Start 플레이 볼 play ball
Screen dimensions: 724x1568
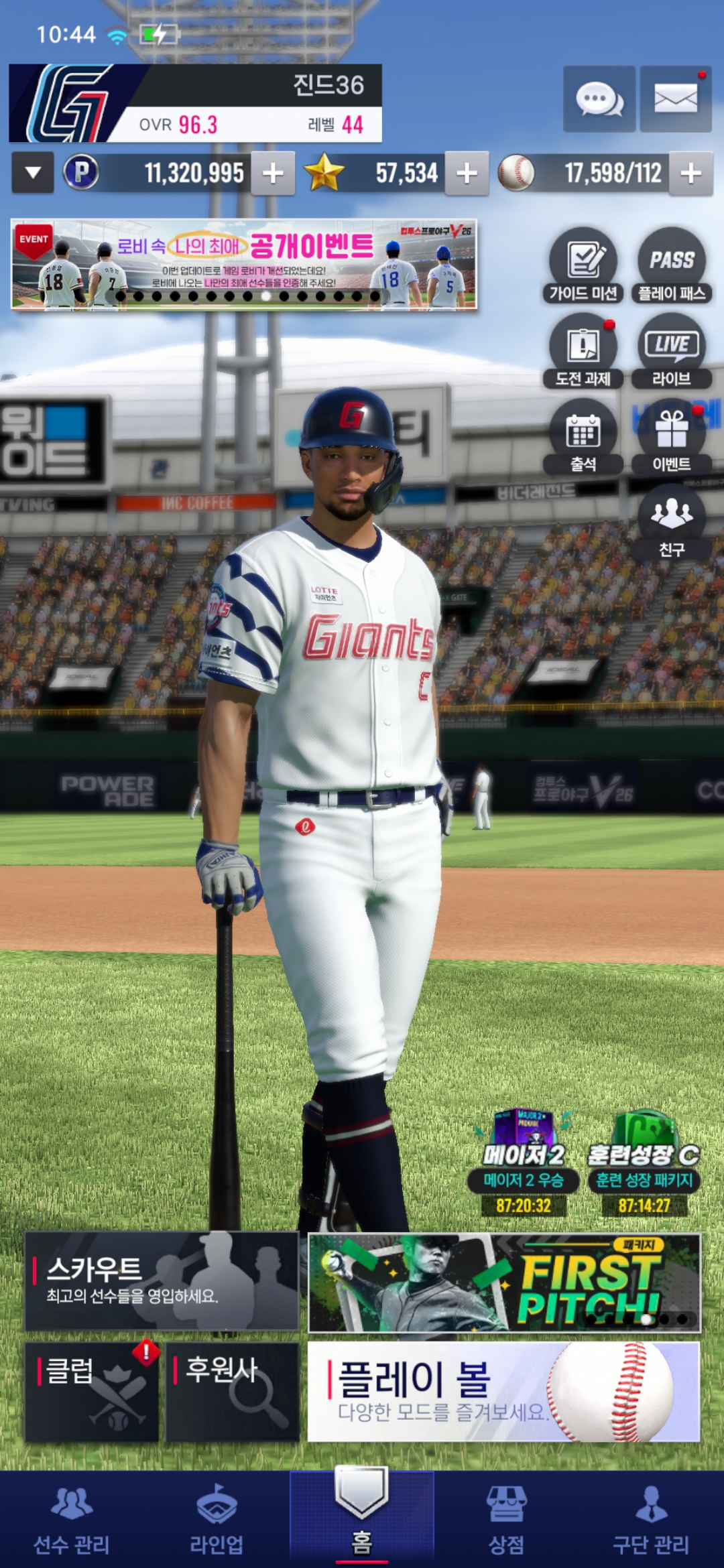(503, 1391)
